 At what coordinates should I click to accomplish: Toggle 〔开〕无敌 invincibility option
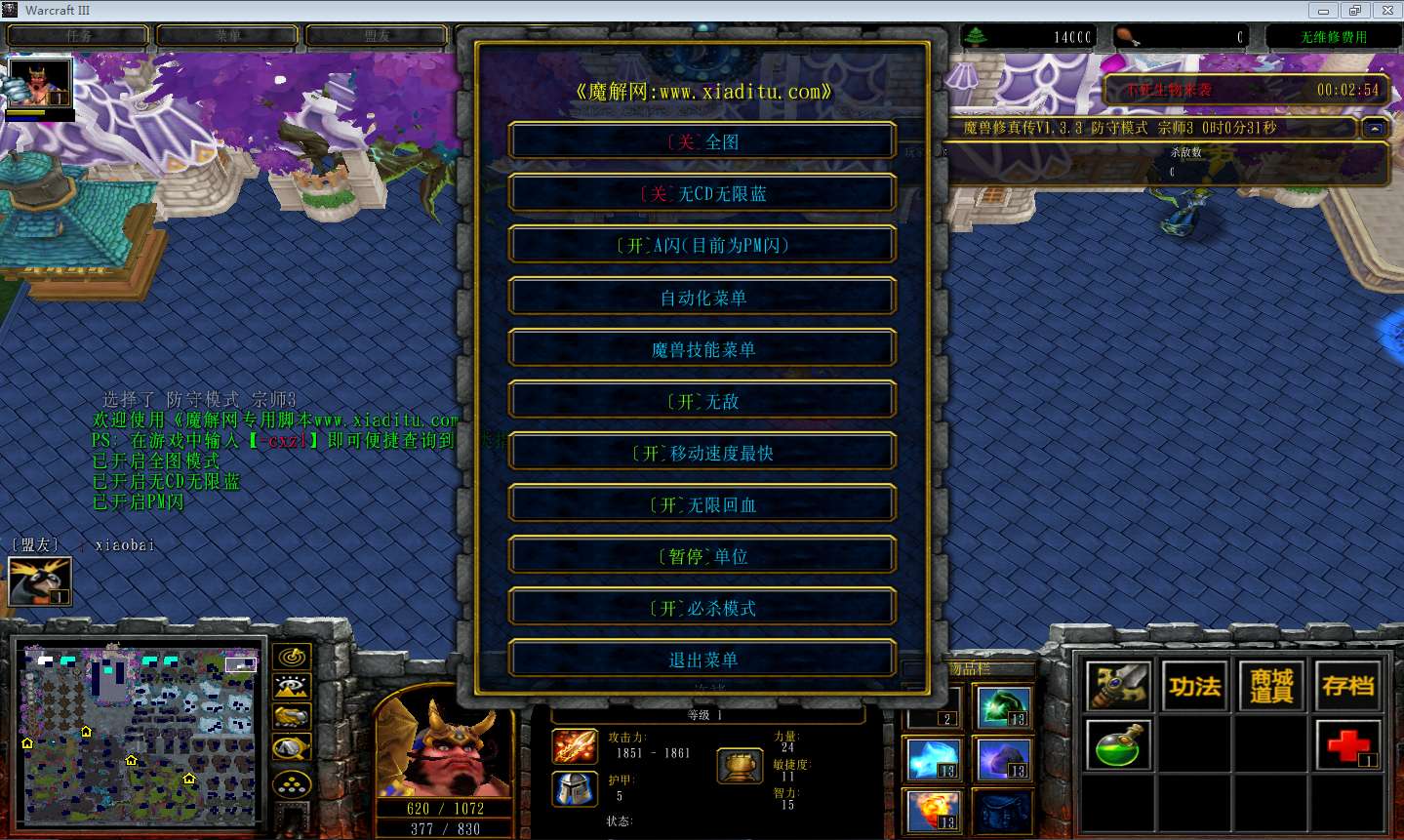702,399
